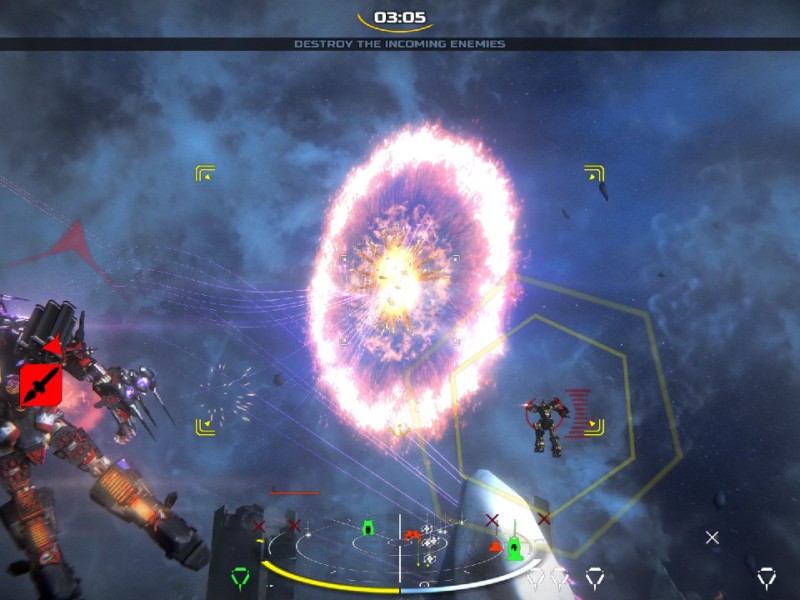Select the Destroy the Incoming Enemies objective banner

(x=400, y=44)
